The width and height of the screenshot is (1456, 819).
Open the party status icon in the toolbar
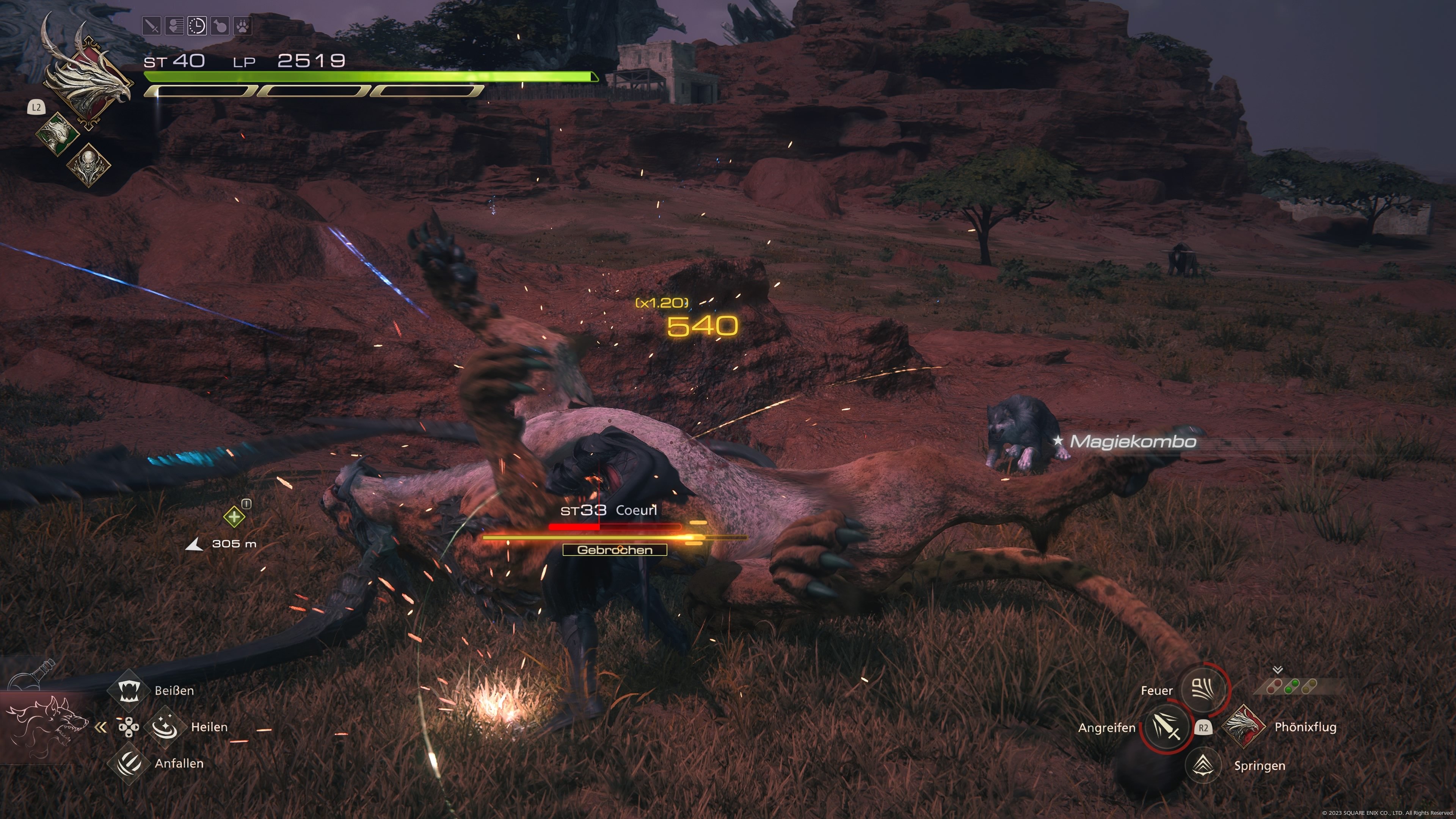click(x=175, y=25)
